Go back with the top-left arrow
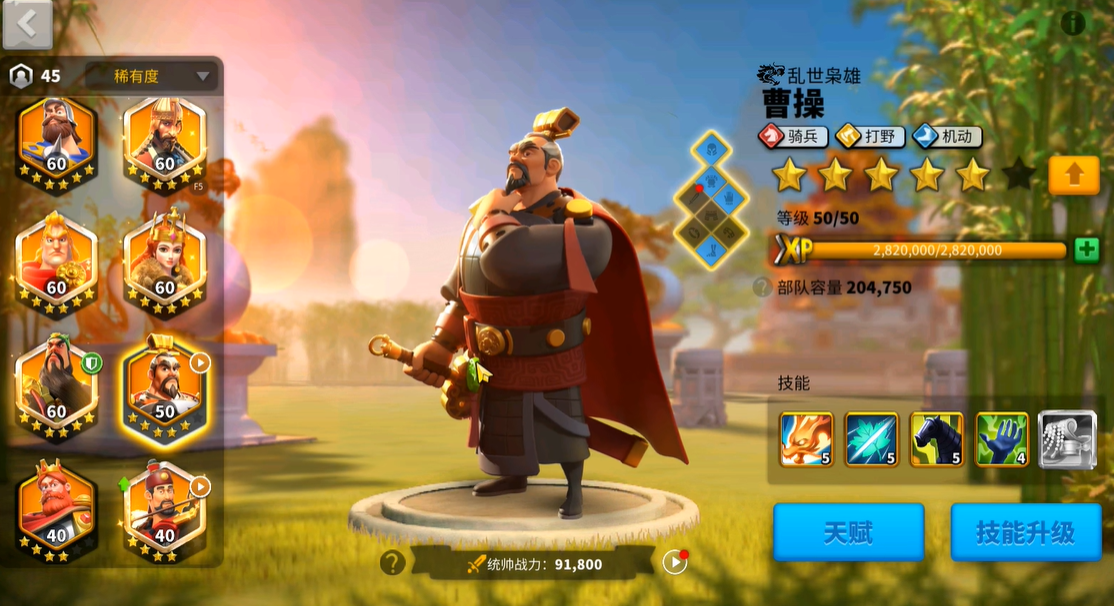This screenshot has width=1114, height=606. click(x=27, y=25)
